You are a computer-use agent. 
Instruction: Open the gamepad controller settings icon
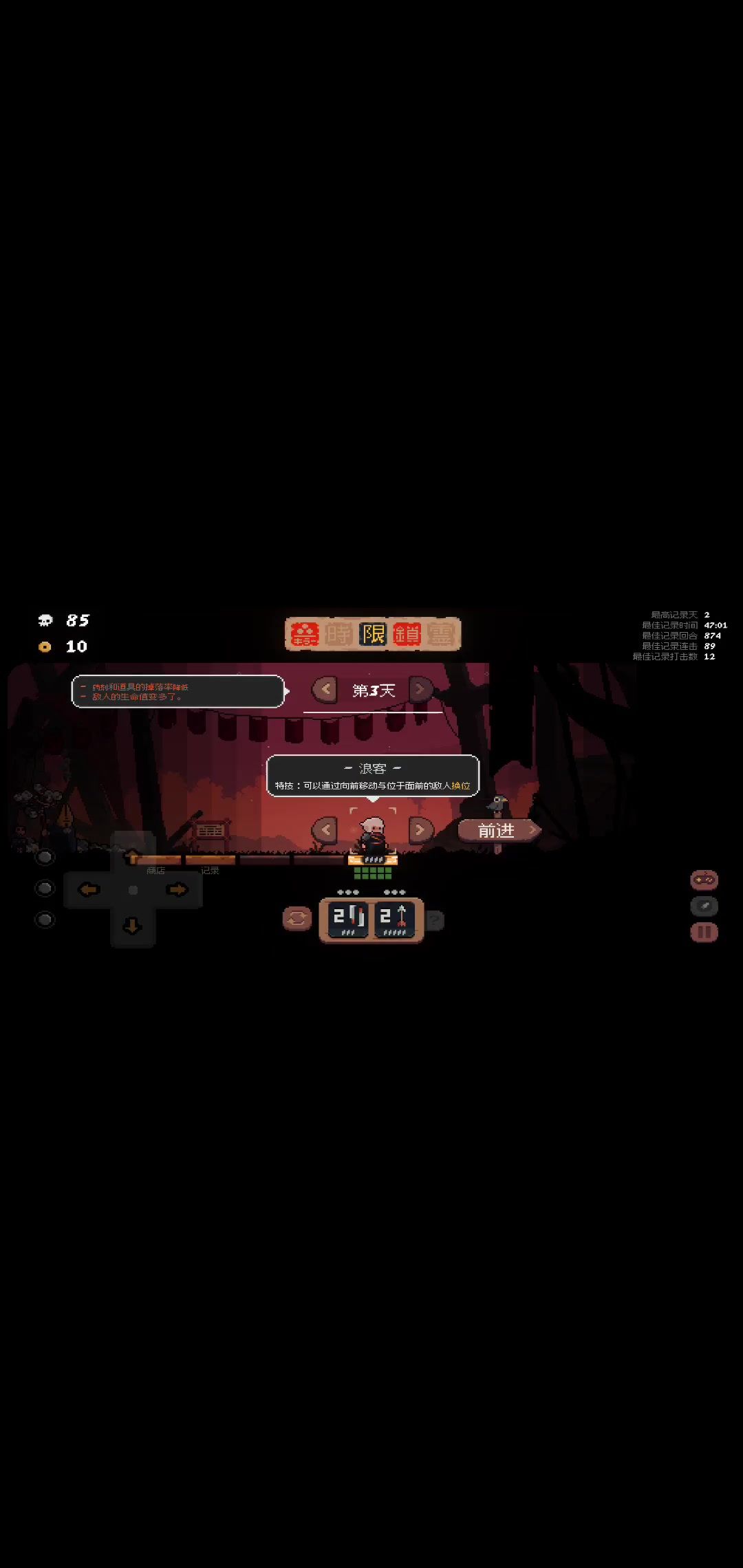pos(704,880)
